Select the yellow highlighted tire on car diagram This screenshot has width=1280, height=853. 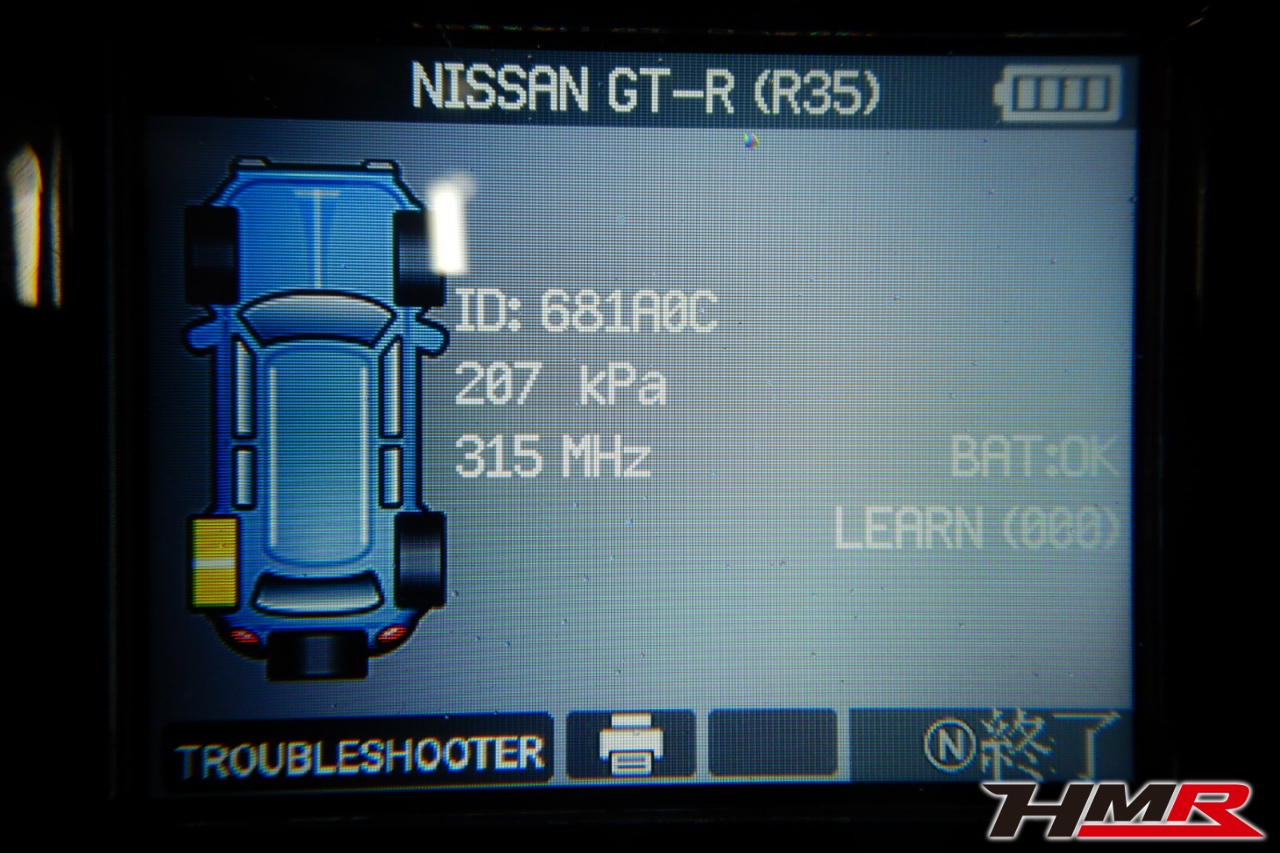[x=213, y=563]
